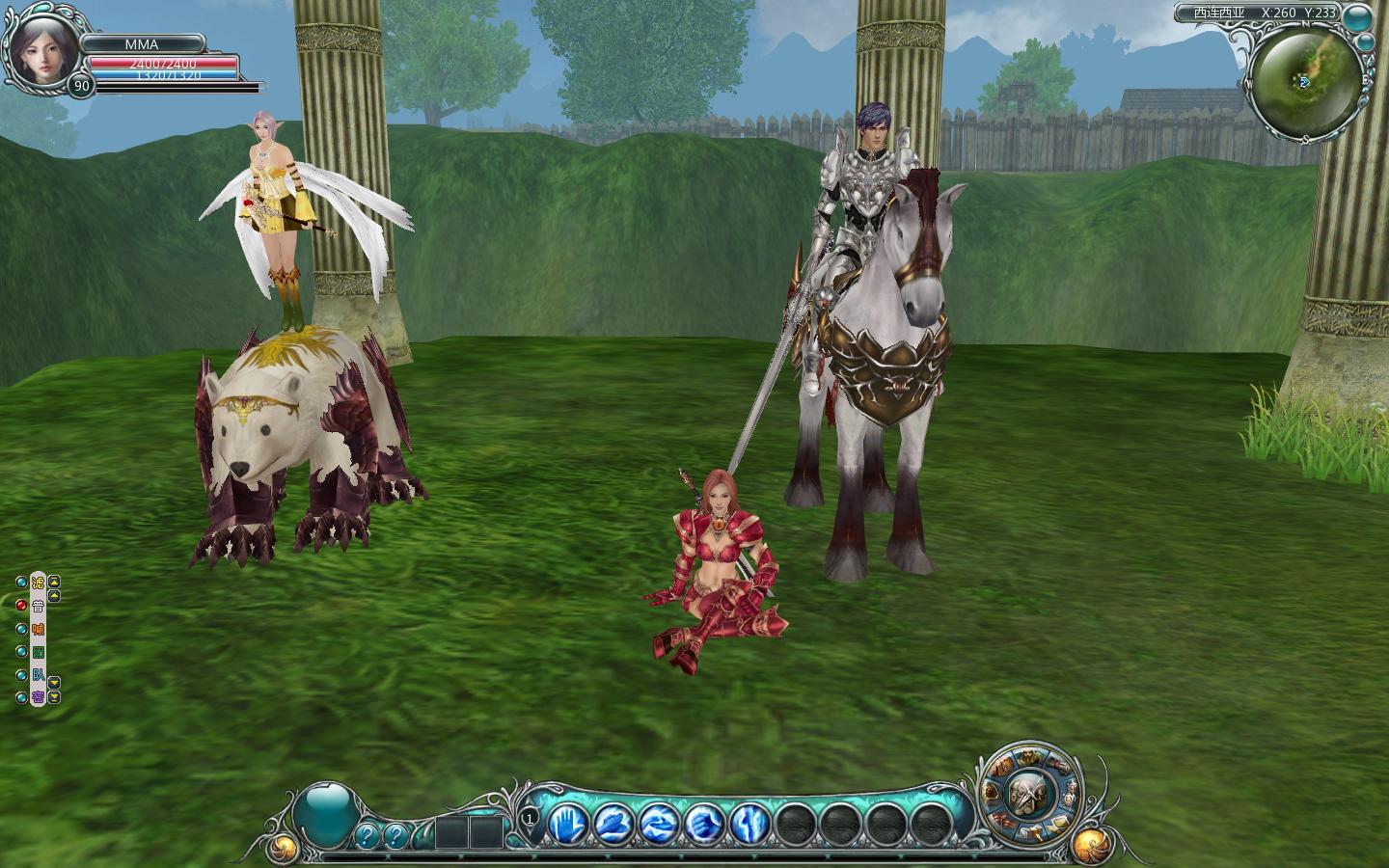Activate the open hand skill
This screenshot has width=1389, height=868.
568,824
